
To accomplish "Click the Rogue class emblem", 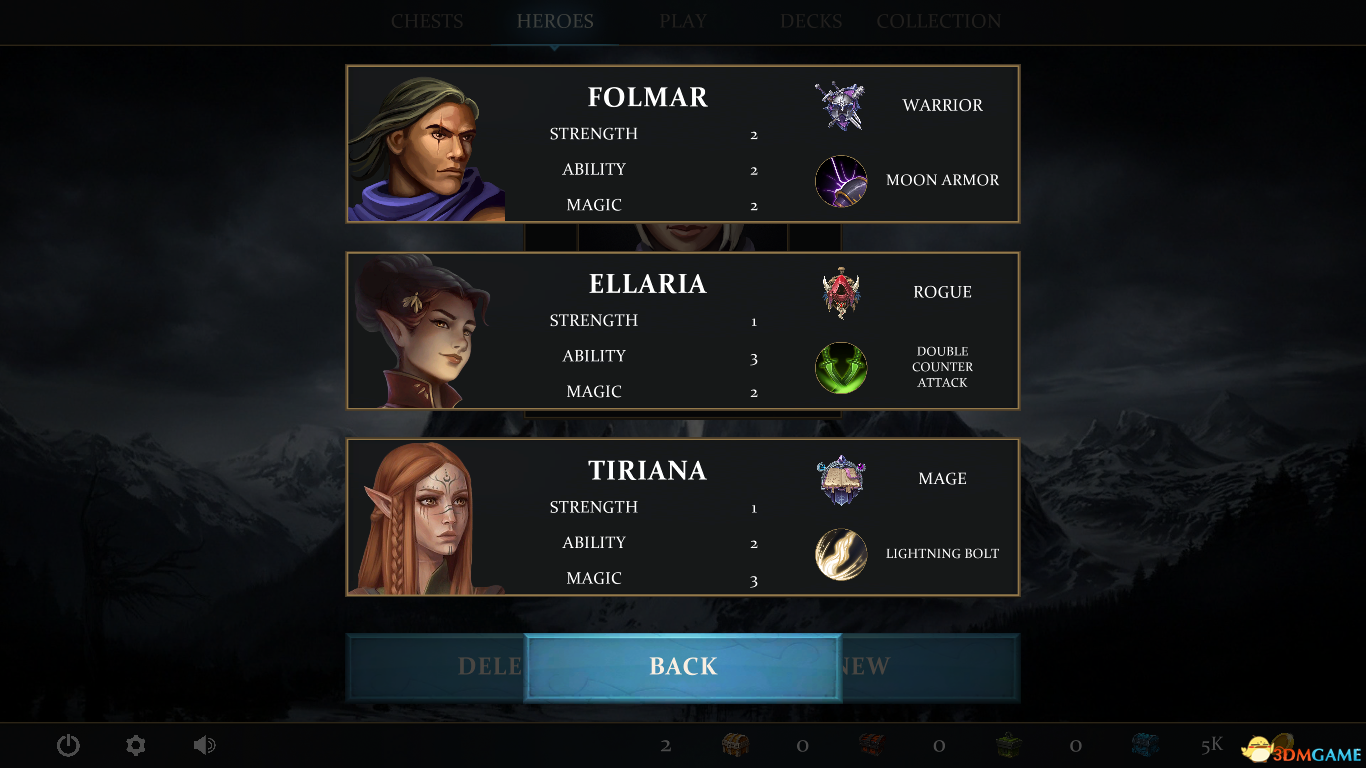I will click(841, 293).
